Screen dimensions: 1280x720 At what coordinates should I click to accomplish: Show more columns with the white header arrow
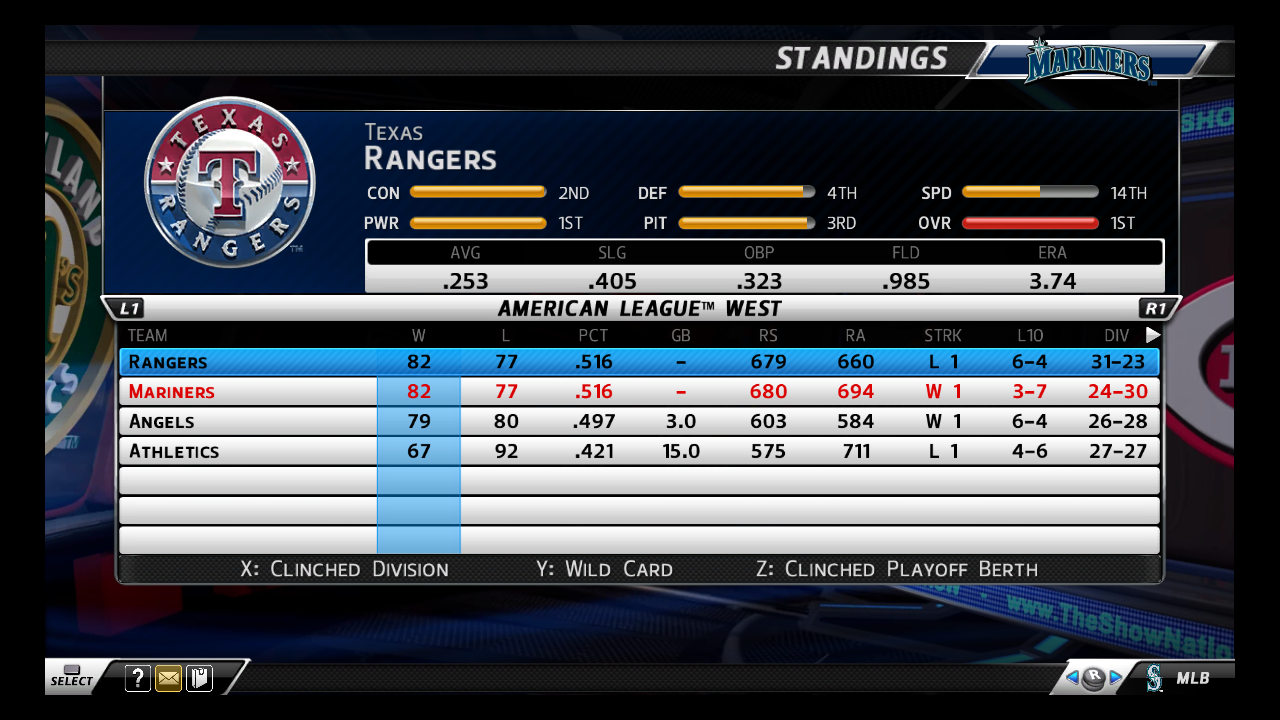(x=1153, y=336)
